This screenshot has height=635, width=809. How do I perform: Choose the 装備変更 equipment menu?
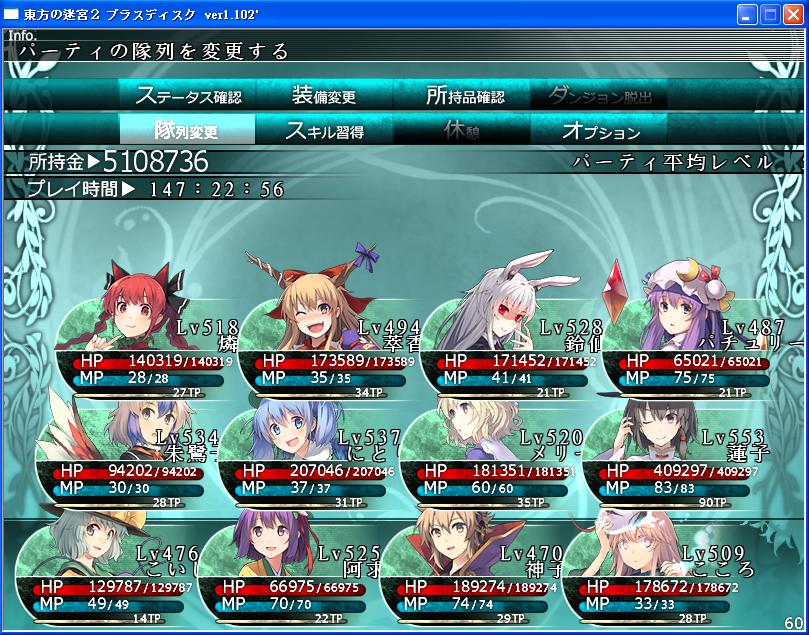(x=324, y=96)
